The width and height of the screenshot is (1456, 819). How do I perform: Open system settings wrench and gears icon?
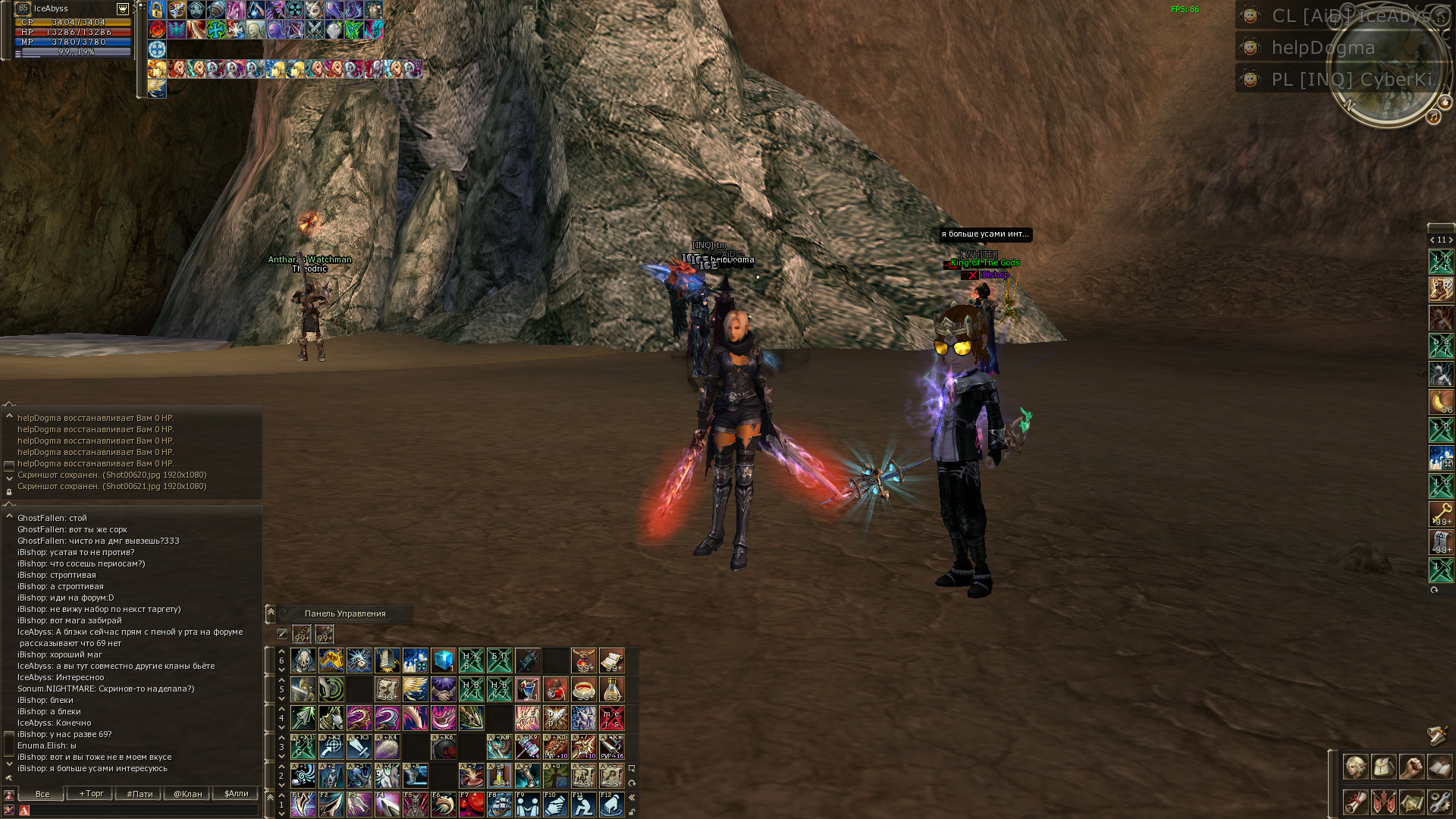pyautogui.click(x=1439, y=802)
